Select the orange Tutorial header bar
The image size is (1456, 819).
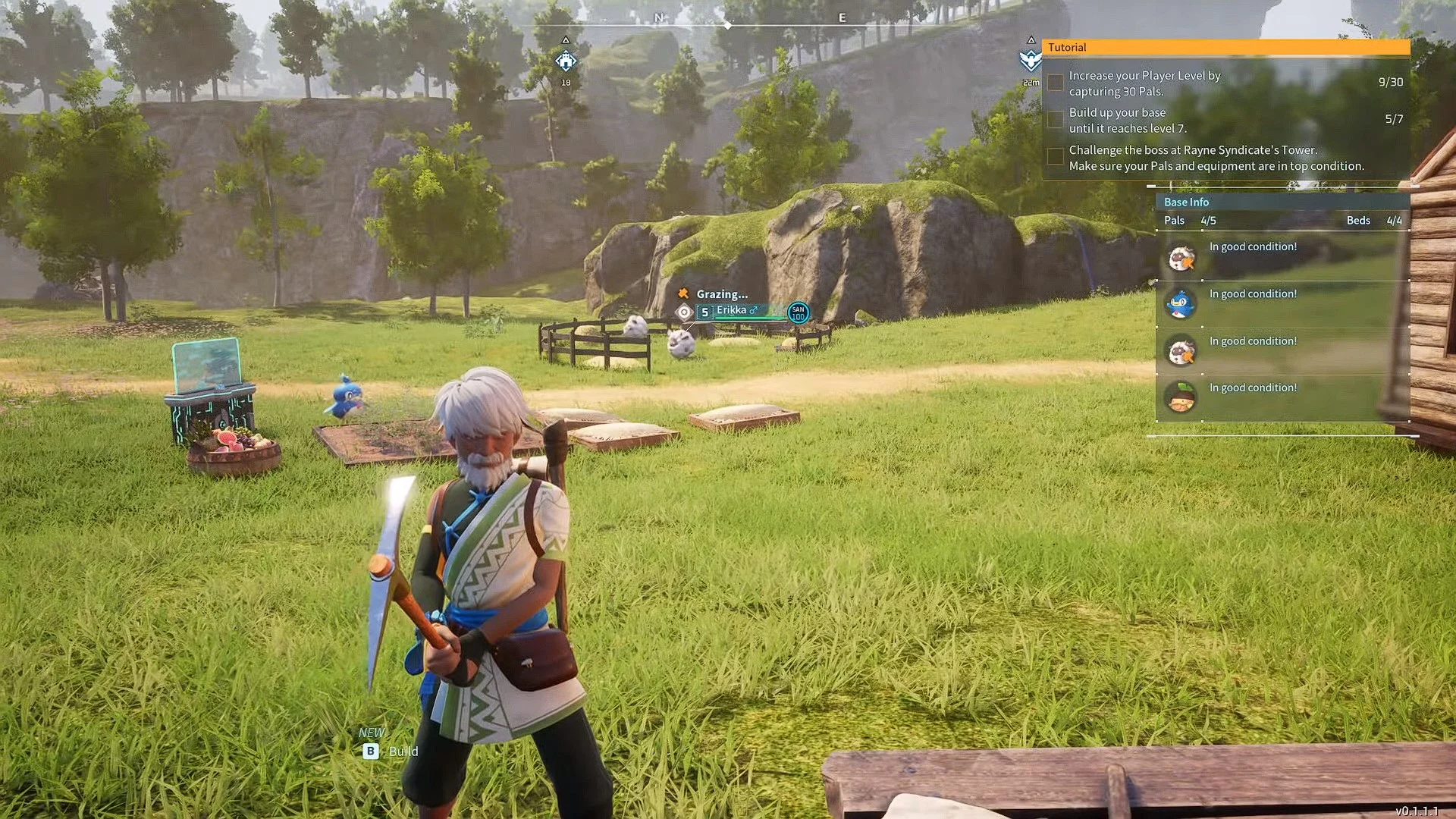[x=1225, y=47]
